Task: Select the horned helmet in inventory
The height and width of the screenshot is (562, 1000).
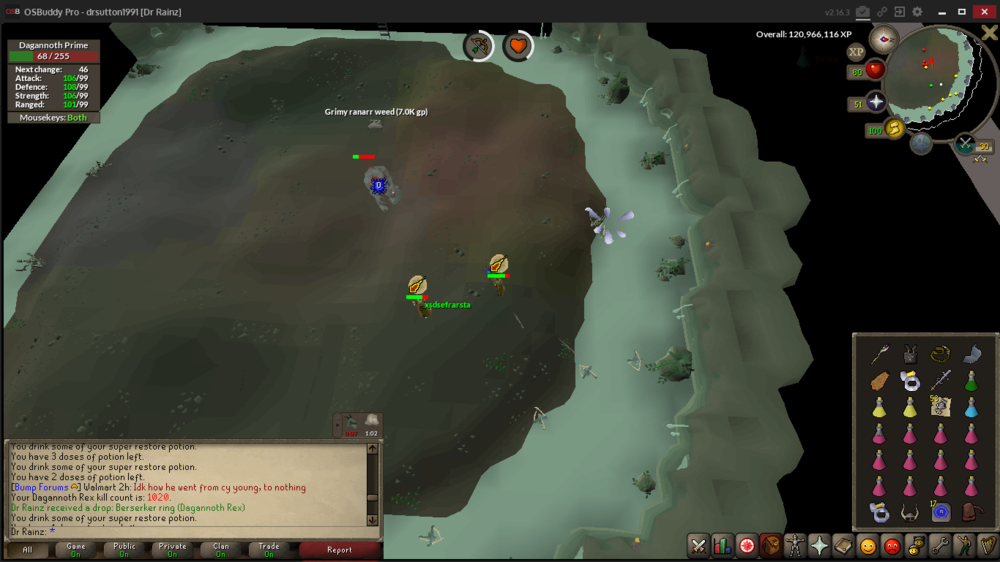Action: 910,513
